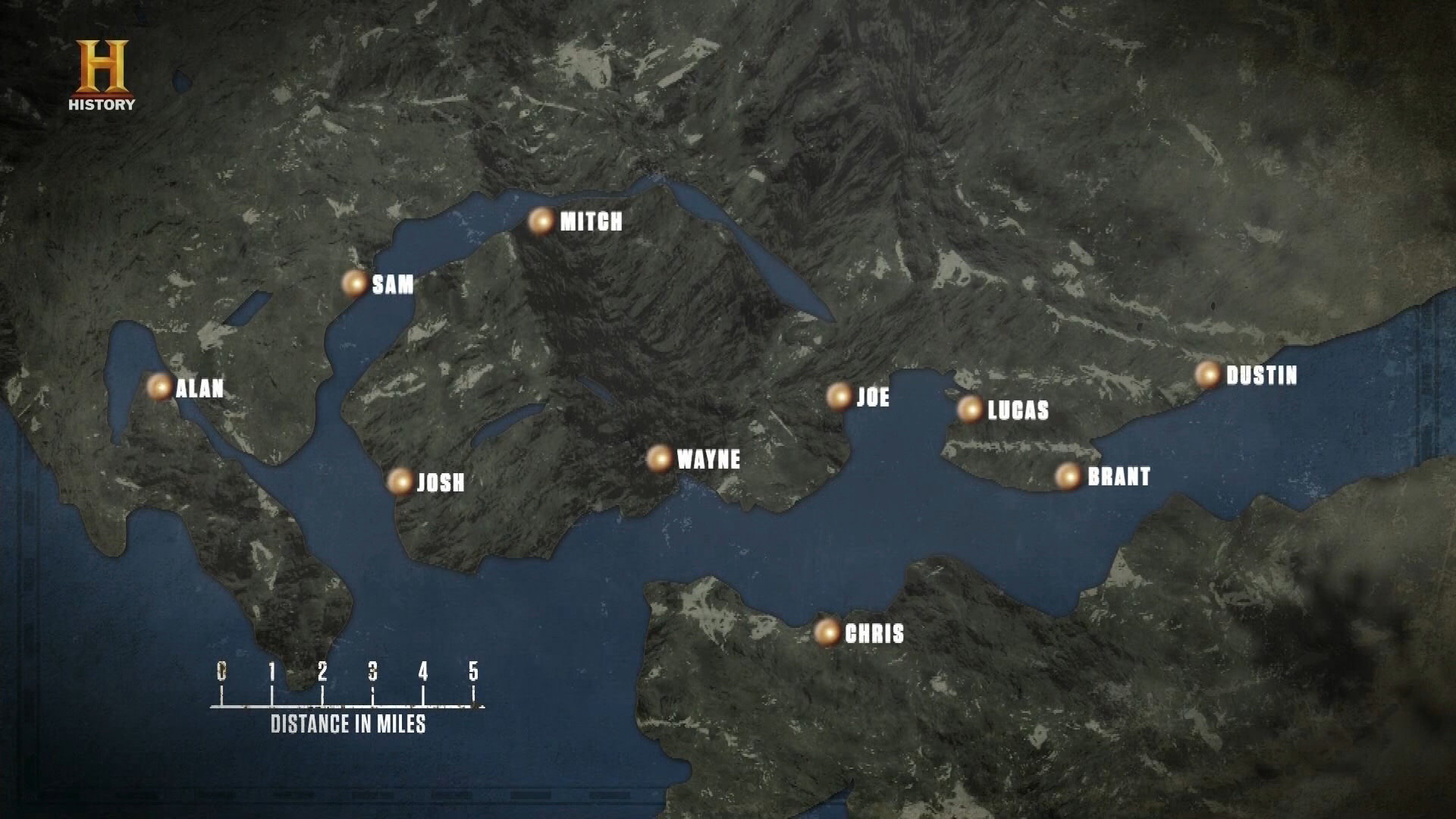Select Chris's map marker

tap(827, 632)
